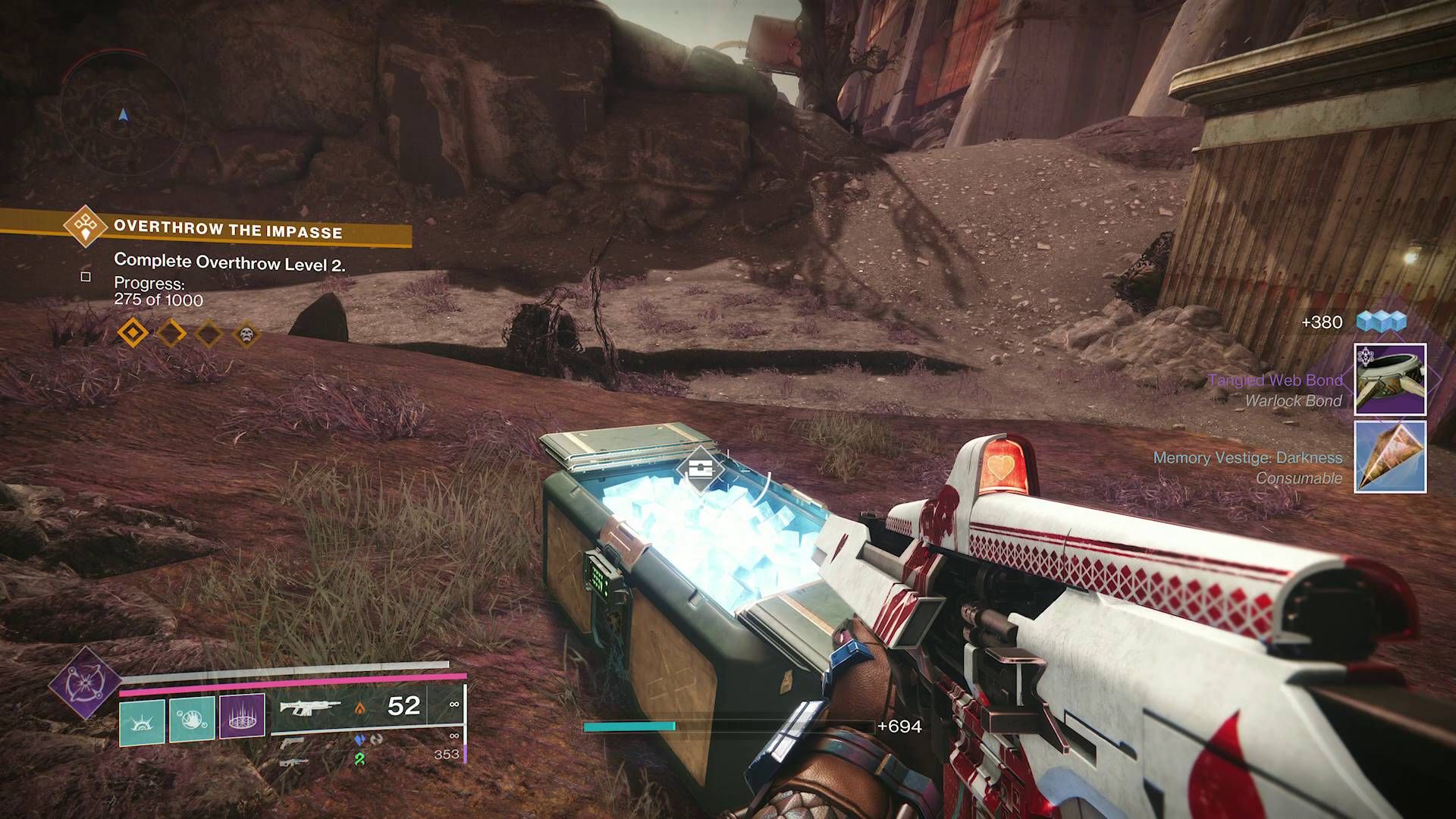1456x819 pixels.
Task: Open the Tangled Web Bond loot icon
Action: pyautogui.click(x=1390, y=379)
